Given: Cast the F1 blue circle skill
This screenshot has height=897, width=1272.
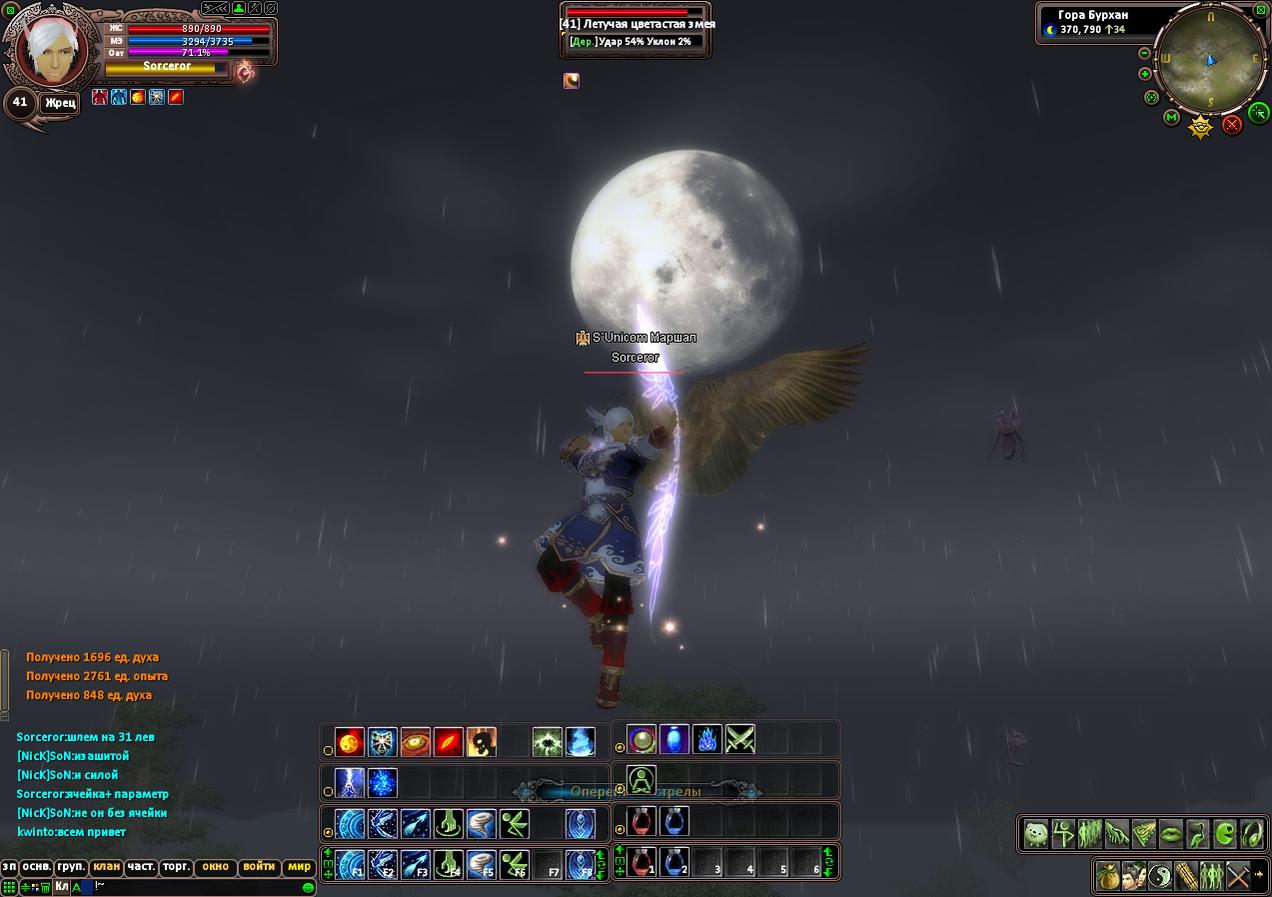Looking at the screenshot, I should pyautogui.click(x=350, y=864).
